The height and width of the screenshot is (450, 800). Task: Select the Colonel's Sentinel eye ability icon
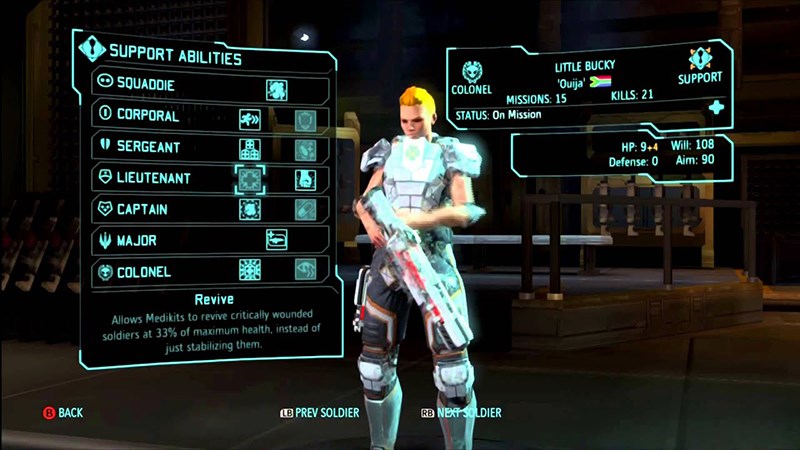click(305, 270)
